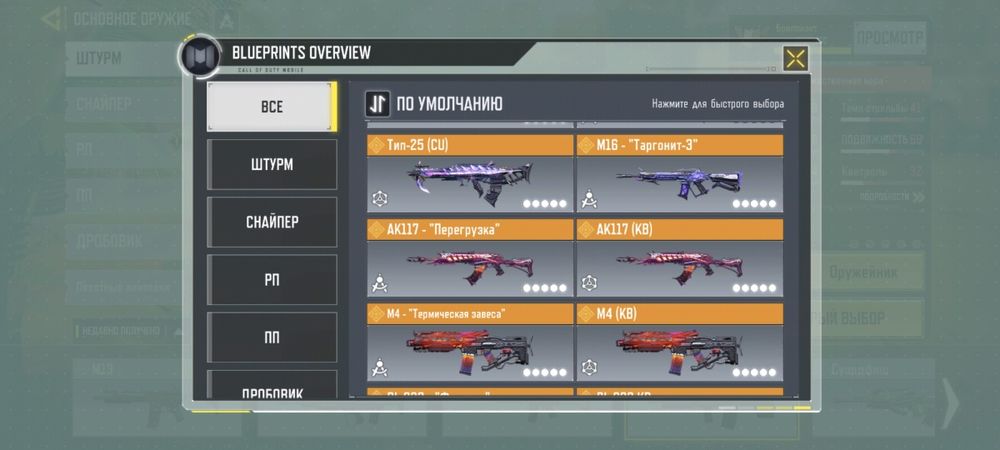
Task: Close the Blueprints Overview window
Action: (x=795, y=59)
